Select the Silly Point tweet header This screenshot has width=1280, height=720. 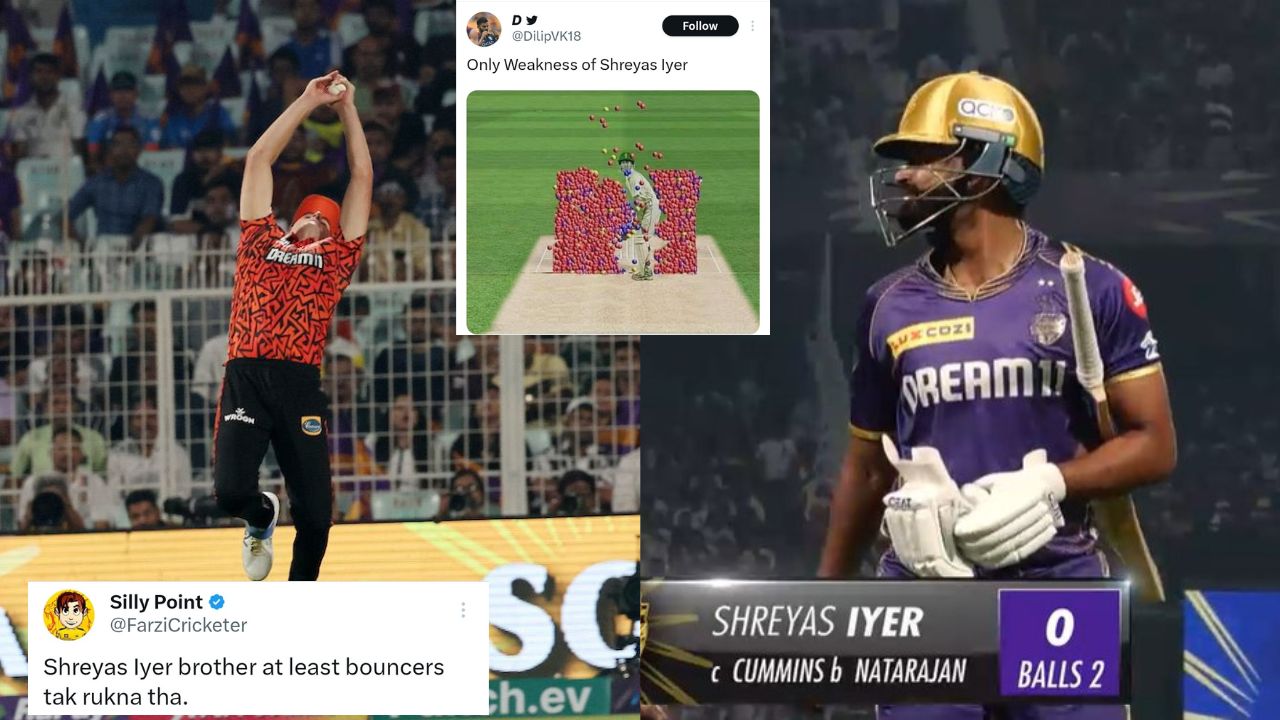[155, 602]
